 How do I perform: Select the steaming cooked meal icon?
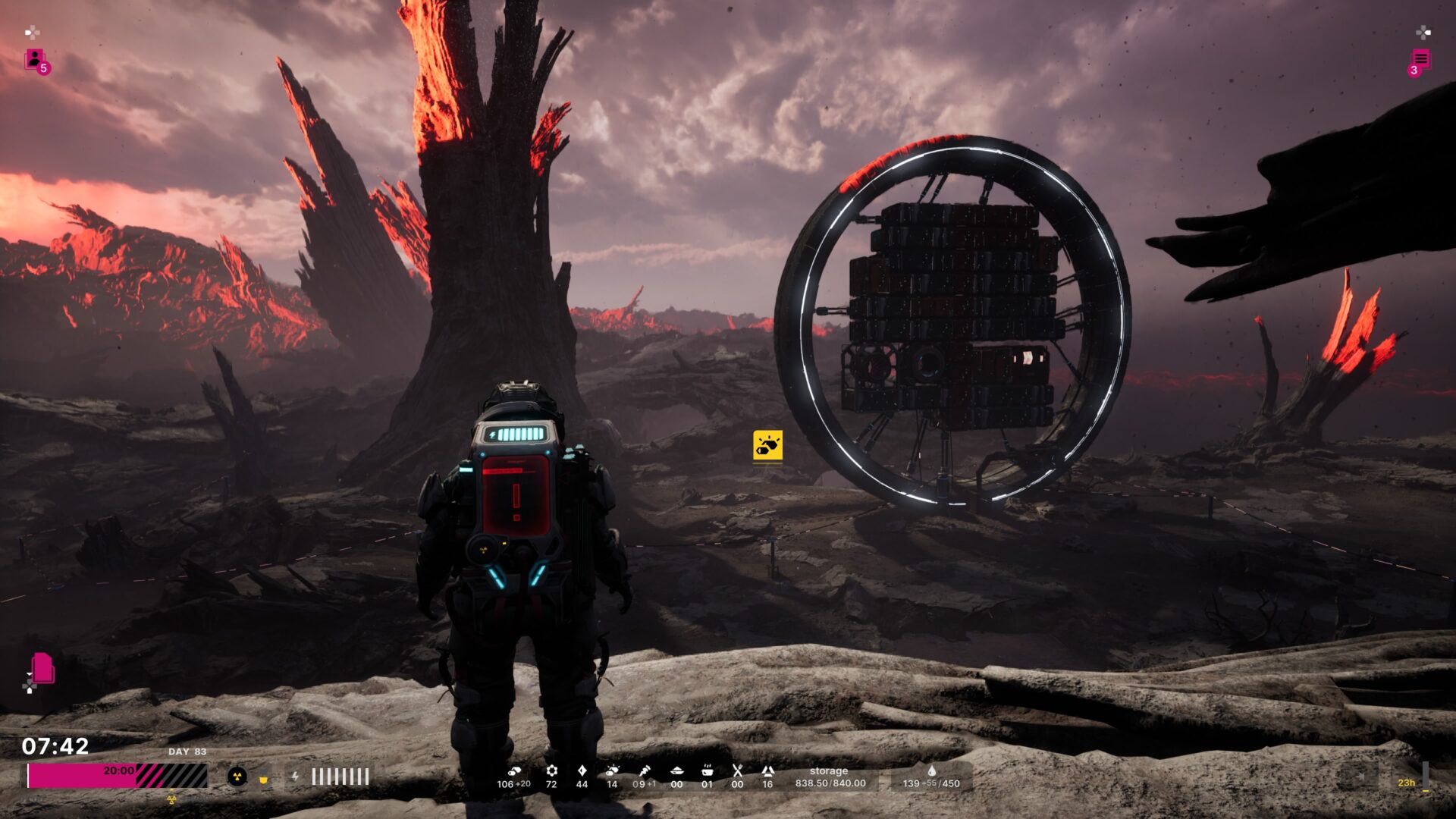pyautogui.click(x=707, y=770)
